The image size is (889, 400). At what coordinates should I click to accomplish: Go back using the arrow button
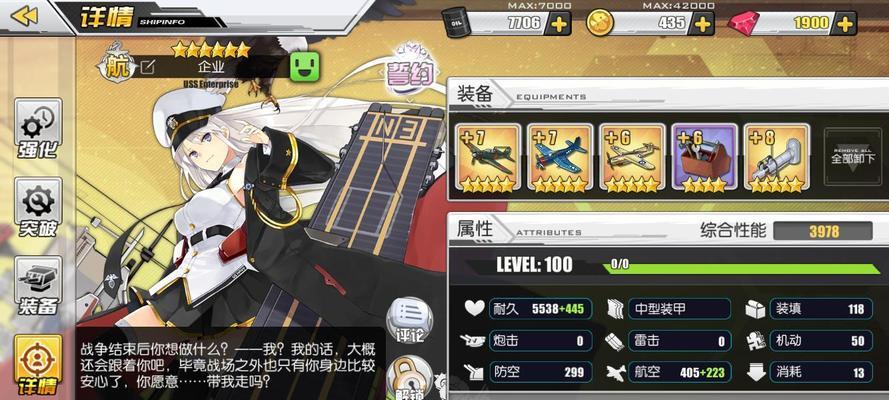click(x=23, y=16)
